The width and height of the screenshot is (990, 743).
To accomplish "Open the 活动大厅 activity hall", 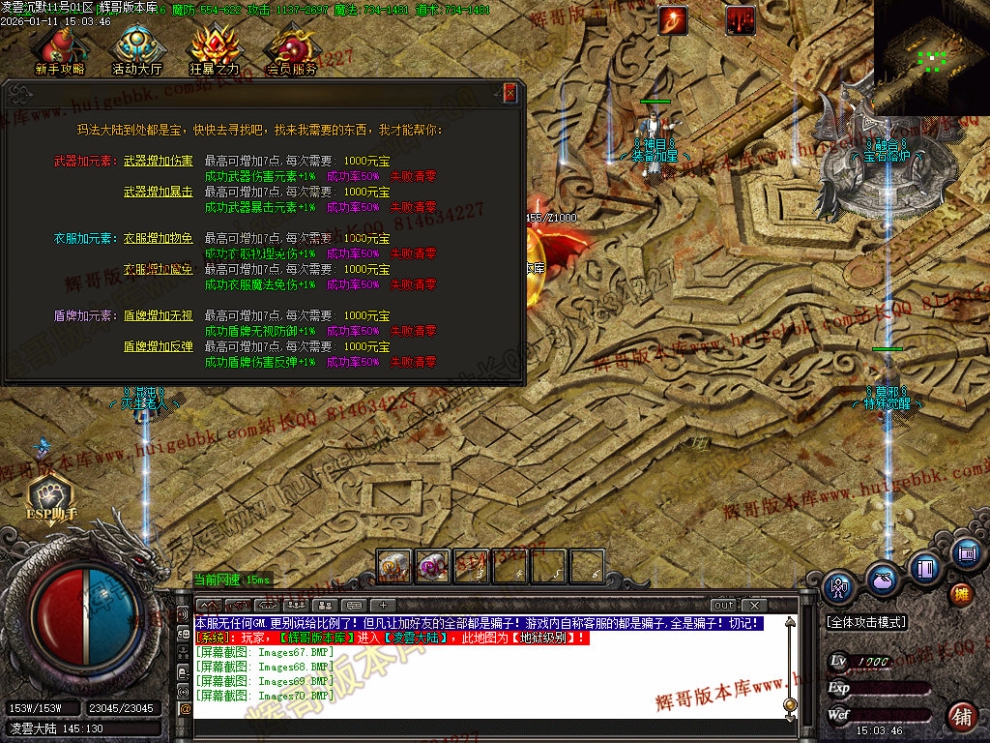I will (137, 50).
